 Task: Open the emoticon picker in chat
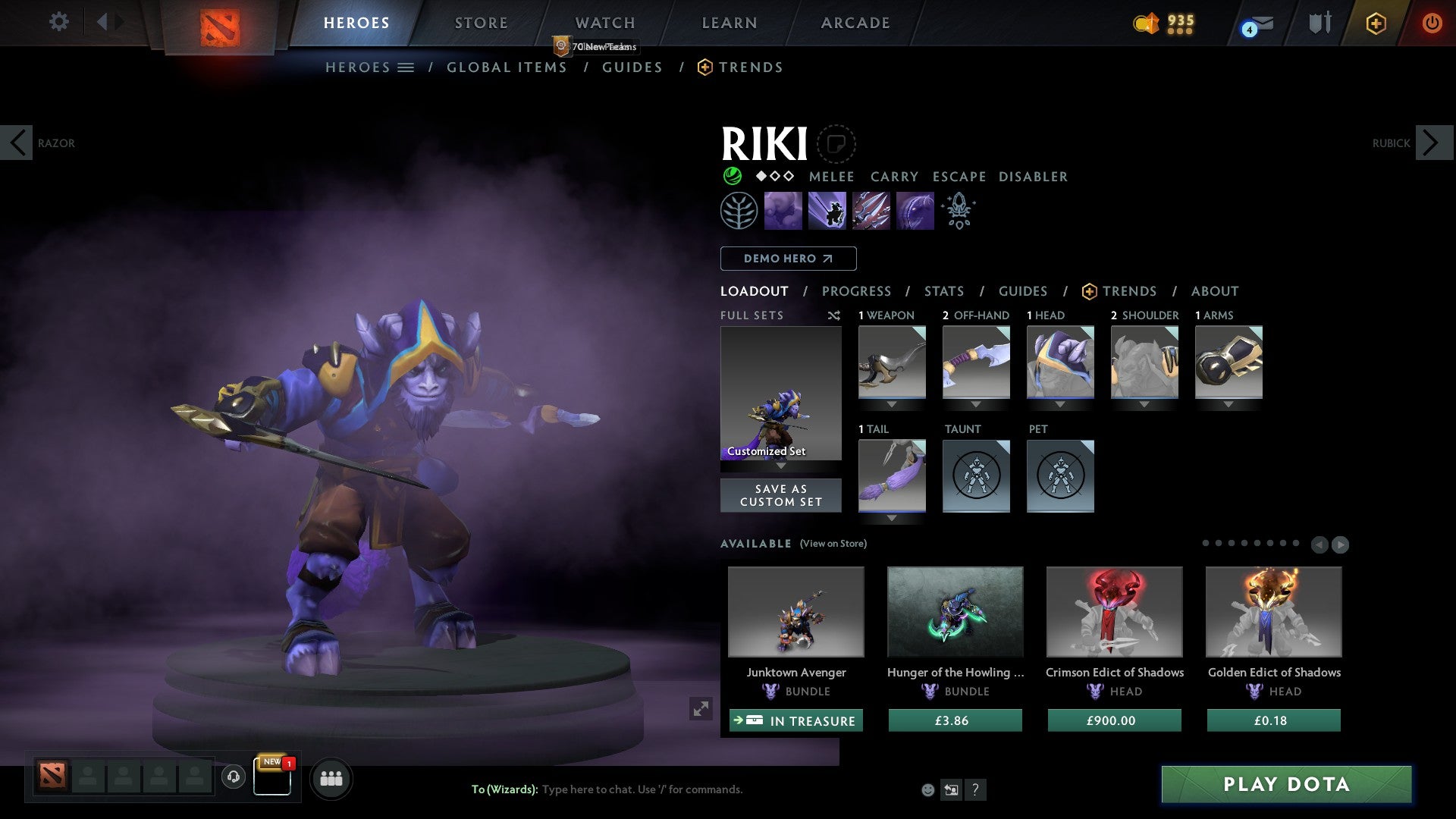point(927,789)
